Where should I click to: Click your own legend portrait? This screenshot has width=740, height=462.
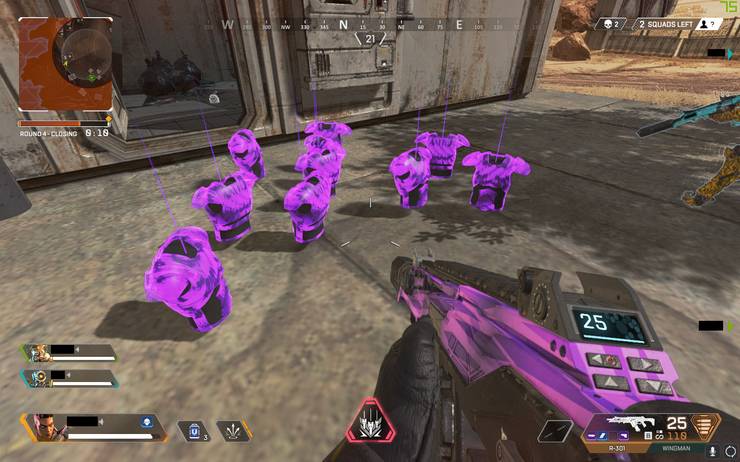pyautogui.click(x=44, y=427)
